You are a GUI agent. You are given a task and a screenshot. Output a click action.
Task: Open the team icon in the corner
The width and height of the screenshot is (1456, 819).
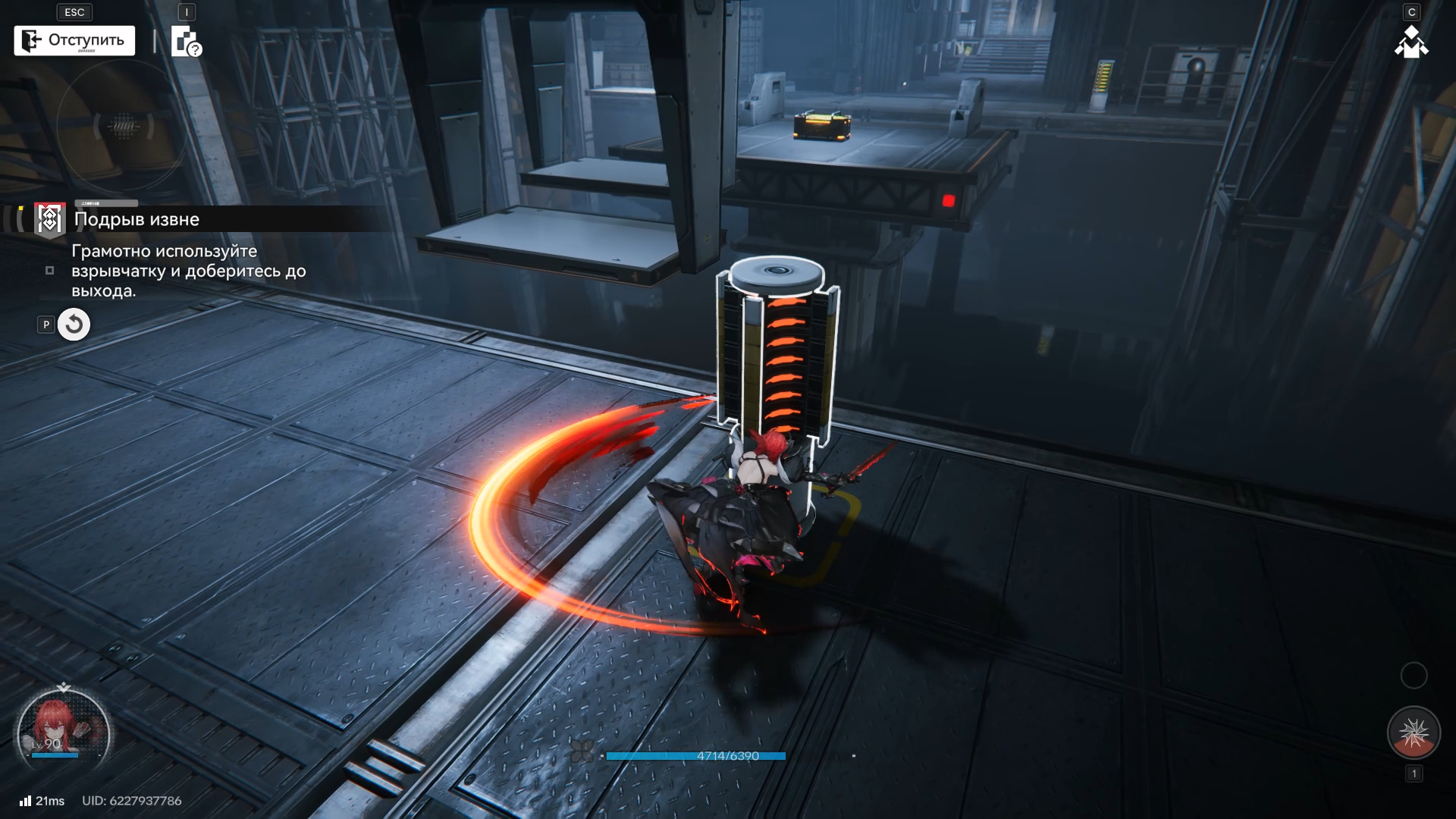click(1410, 42)
